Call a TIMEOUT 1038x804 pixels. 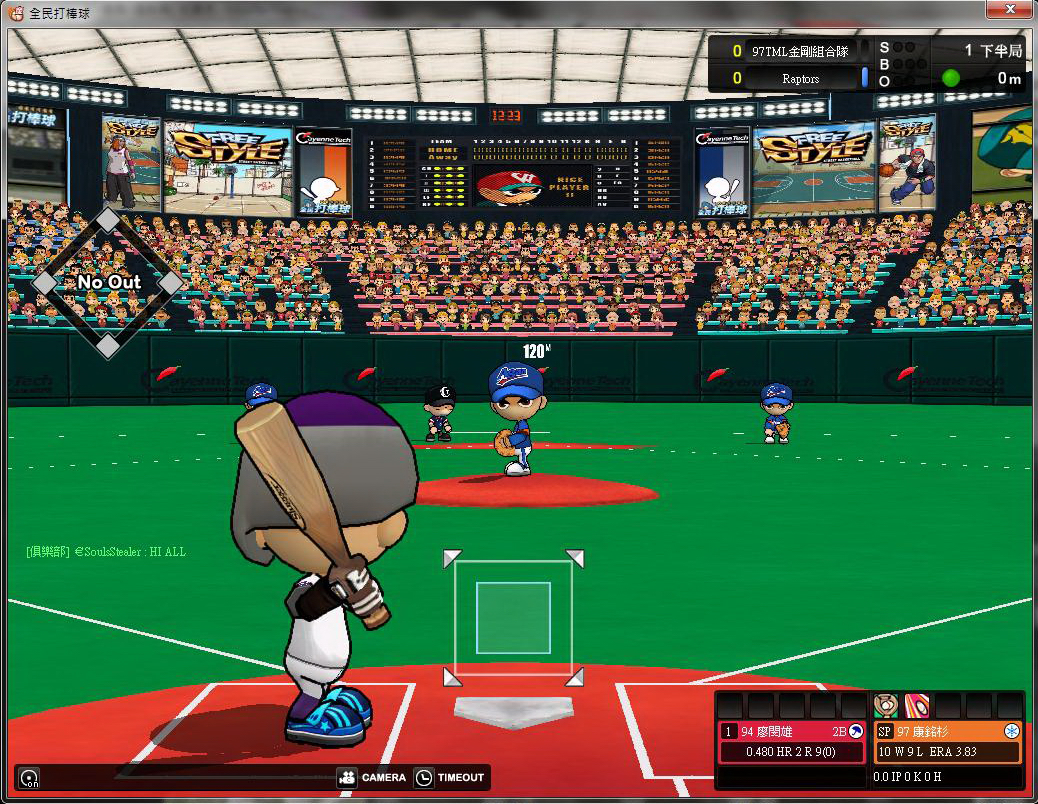450,777
